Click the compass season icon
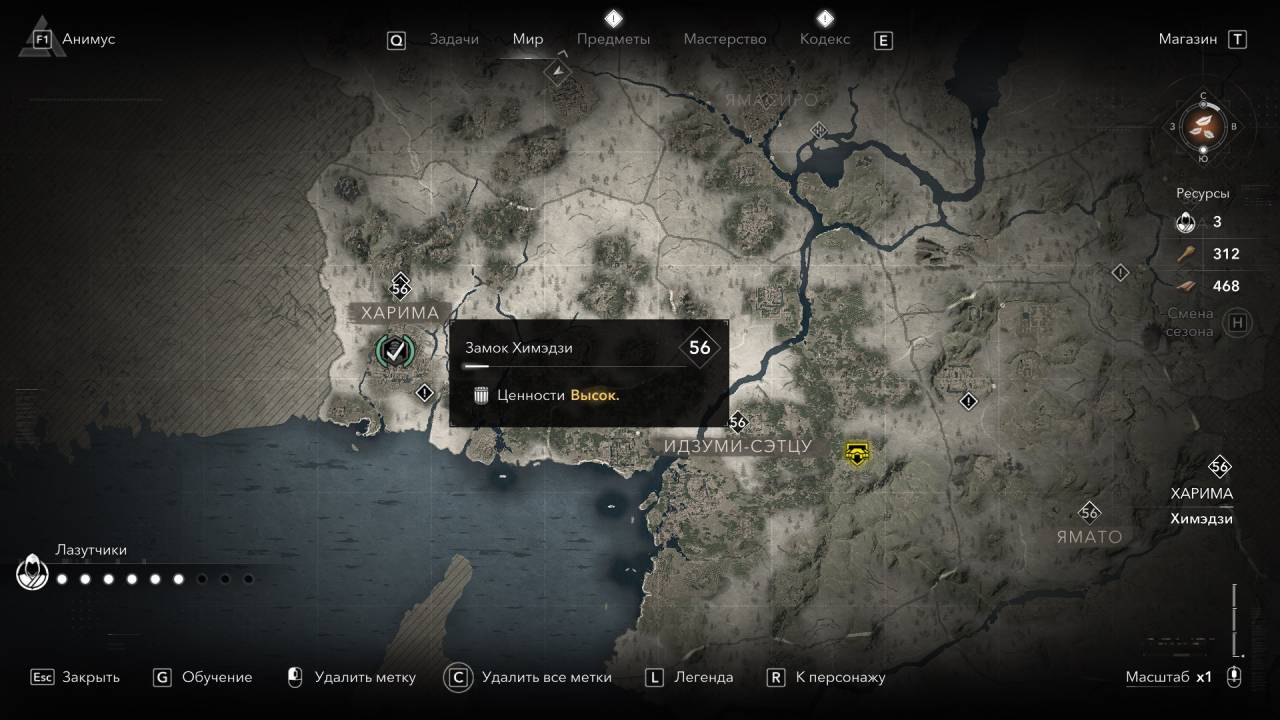The width and height of the screenshot is (1280, 720). (1203, 127)
